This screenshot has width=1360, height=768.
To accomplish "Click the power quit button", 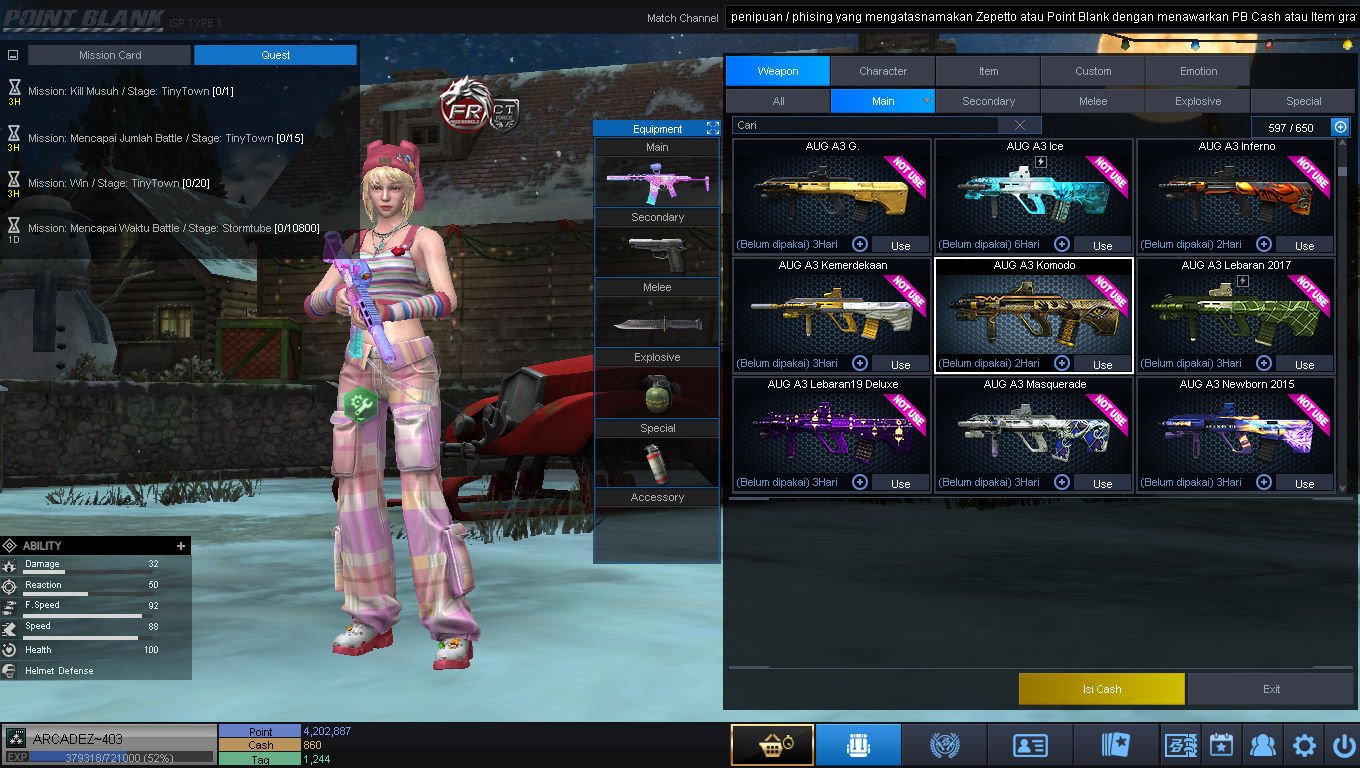I will [1342, 745].
